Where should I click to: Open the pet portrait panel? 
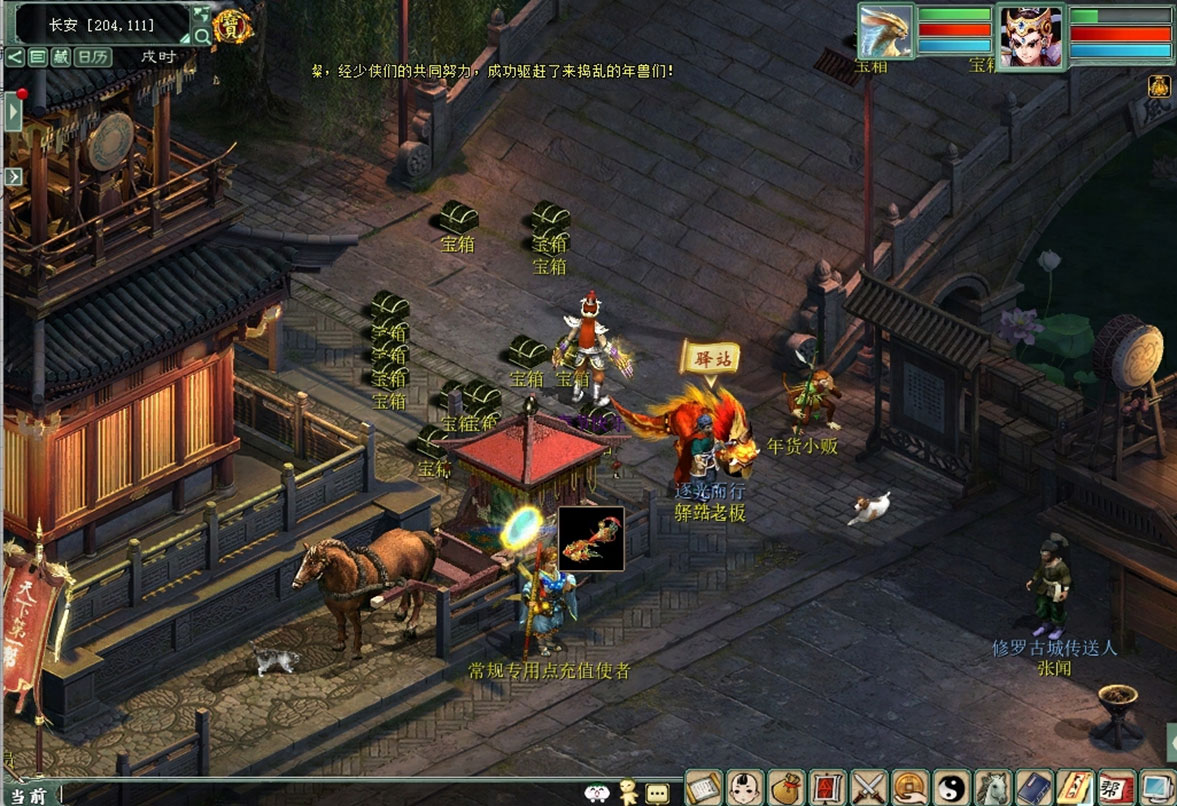[x=885, y=32]
